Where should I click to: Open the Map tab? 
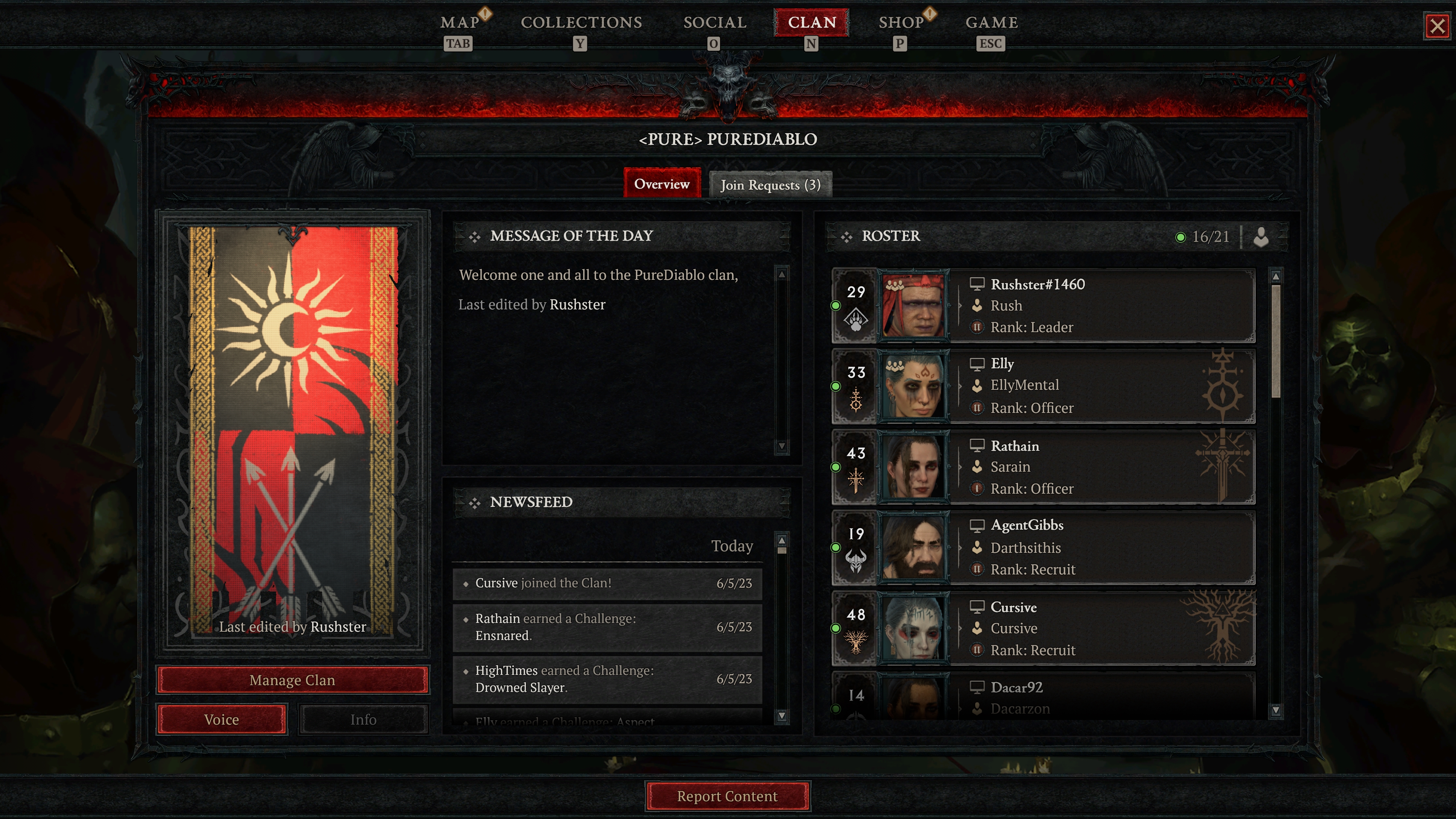tap(460, 23)
